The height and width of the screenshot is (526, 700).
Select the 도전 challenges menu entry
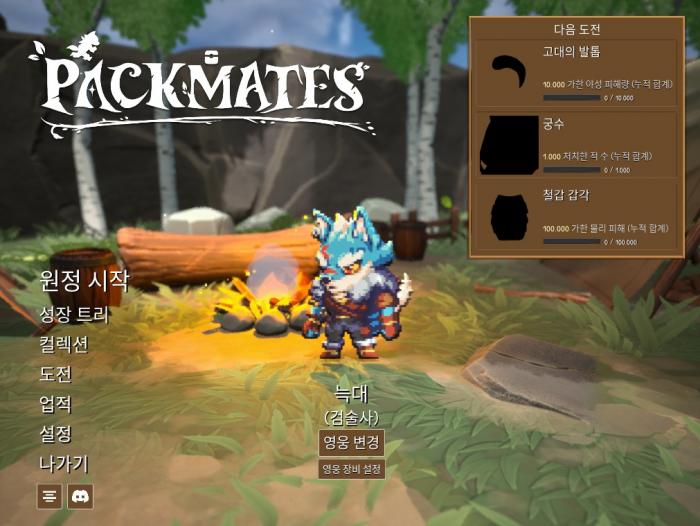(x=55, y=374)
